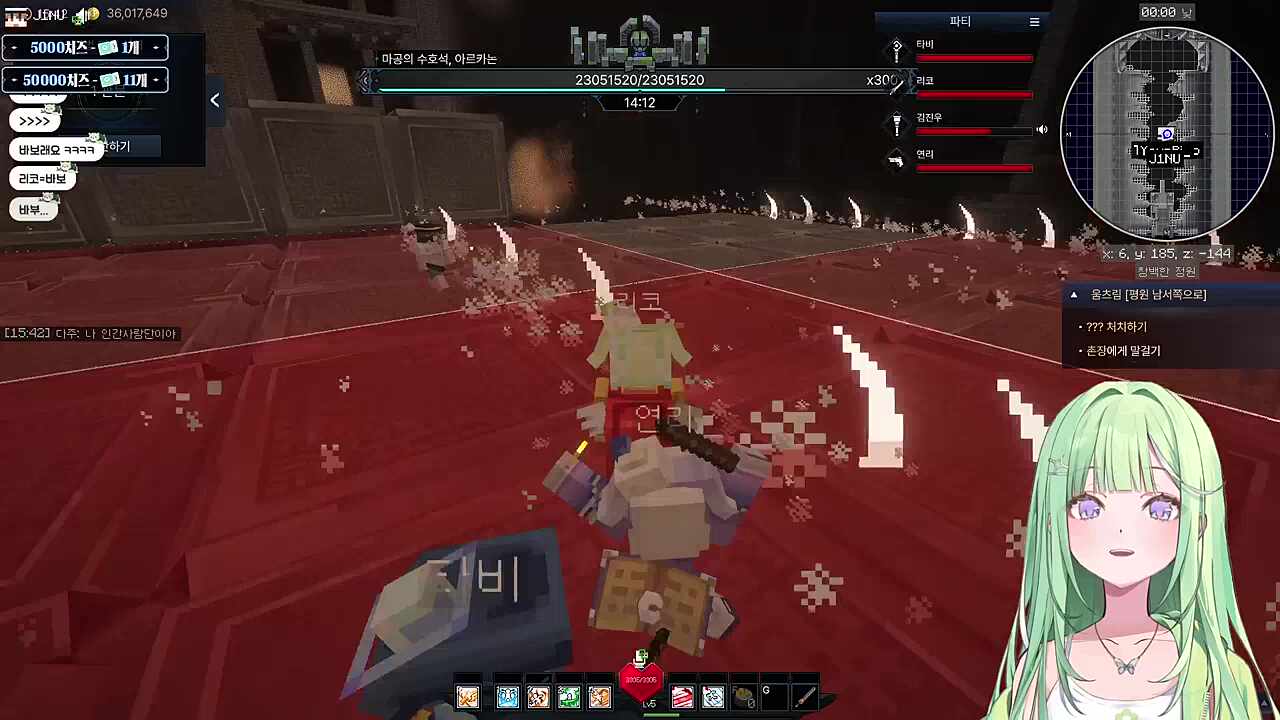Open the party panel hamburger menu
The image size is (1280, 720).
pos(1034,21)
